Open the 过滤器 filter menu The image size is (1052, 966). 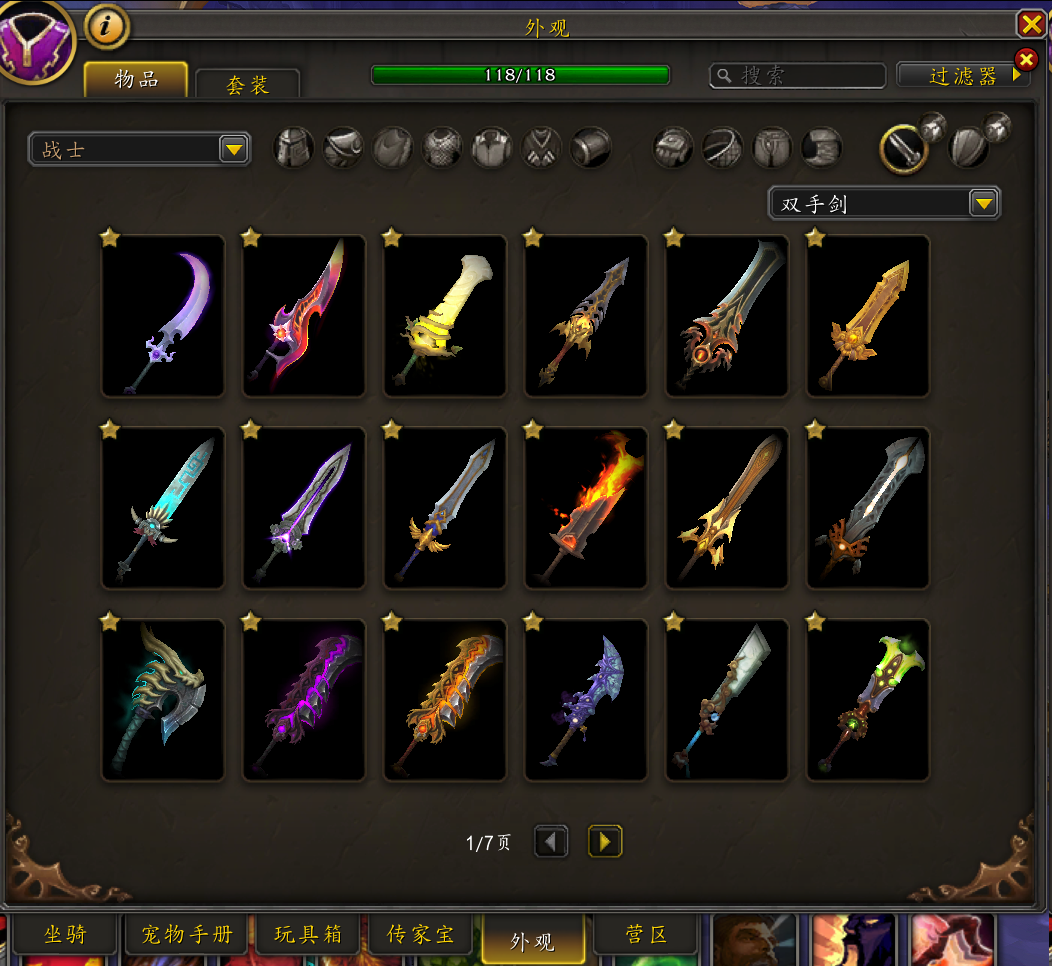tap(963, 76)
